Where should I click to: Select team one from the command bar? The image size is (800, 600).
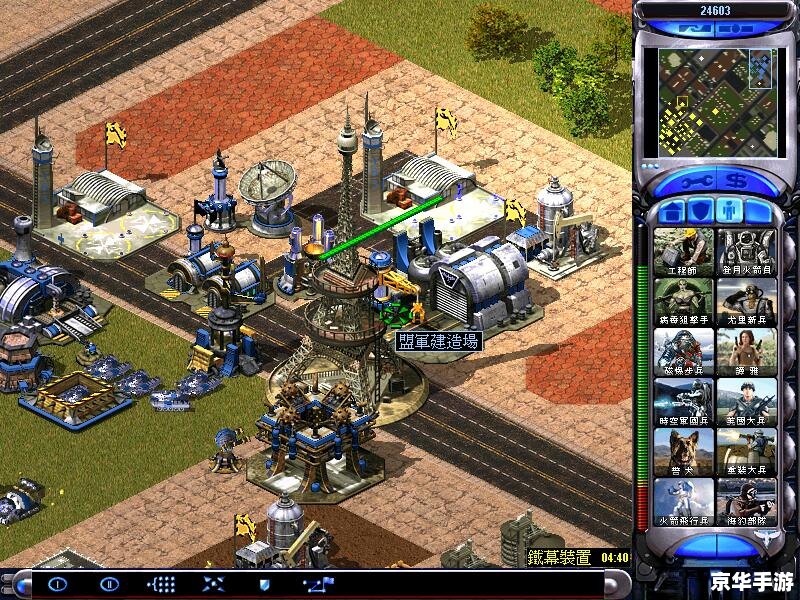click(58, 583)
